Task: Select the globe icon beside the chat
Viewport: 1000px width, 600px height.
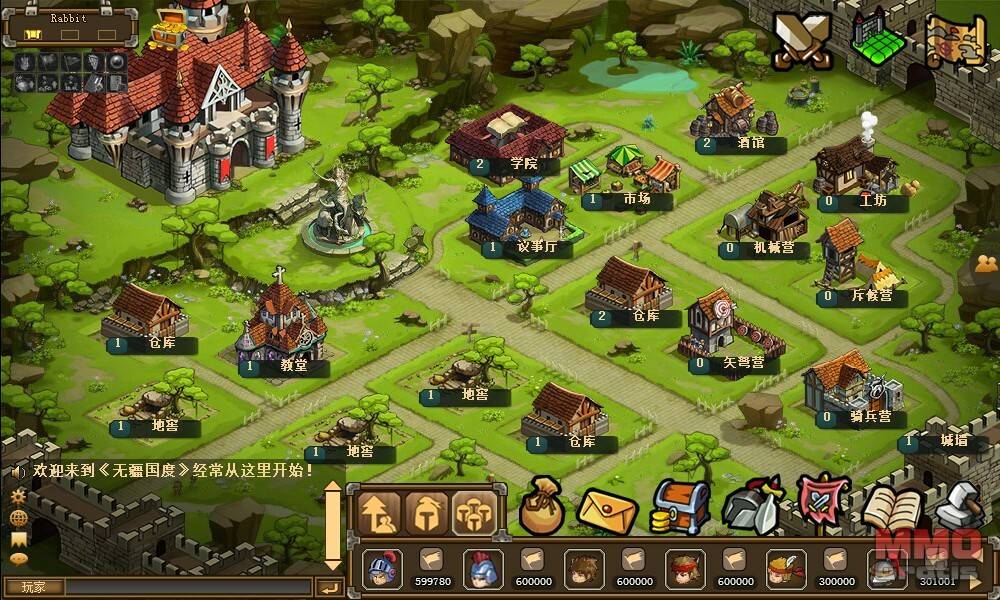Action: coord(18,517)
